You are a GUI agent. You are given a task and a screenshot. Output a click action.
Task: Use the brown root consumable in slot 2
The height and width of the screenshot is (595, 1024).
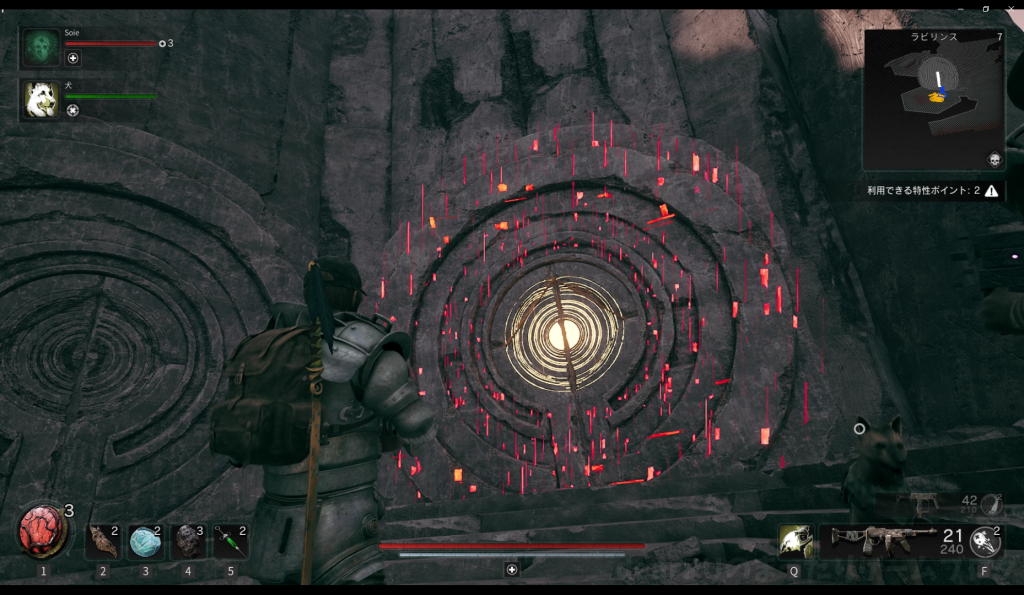(x=102, y=542)
